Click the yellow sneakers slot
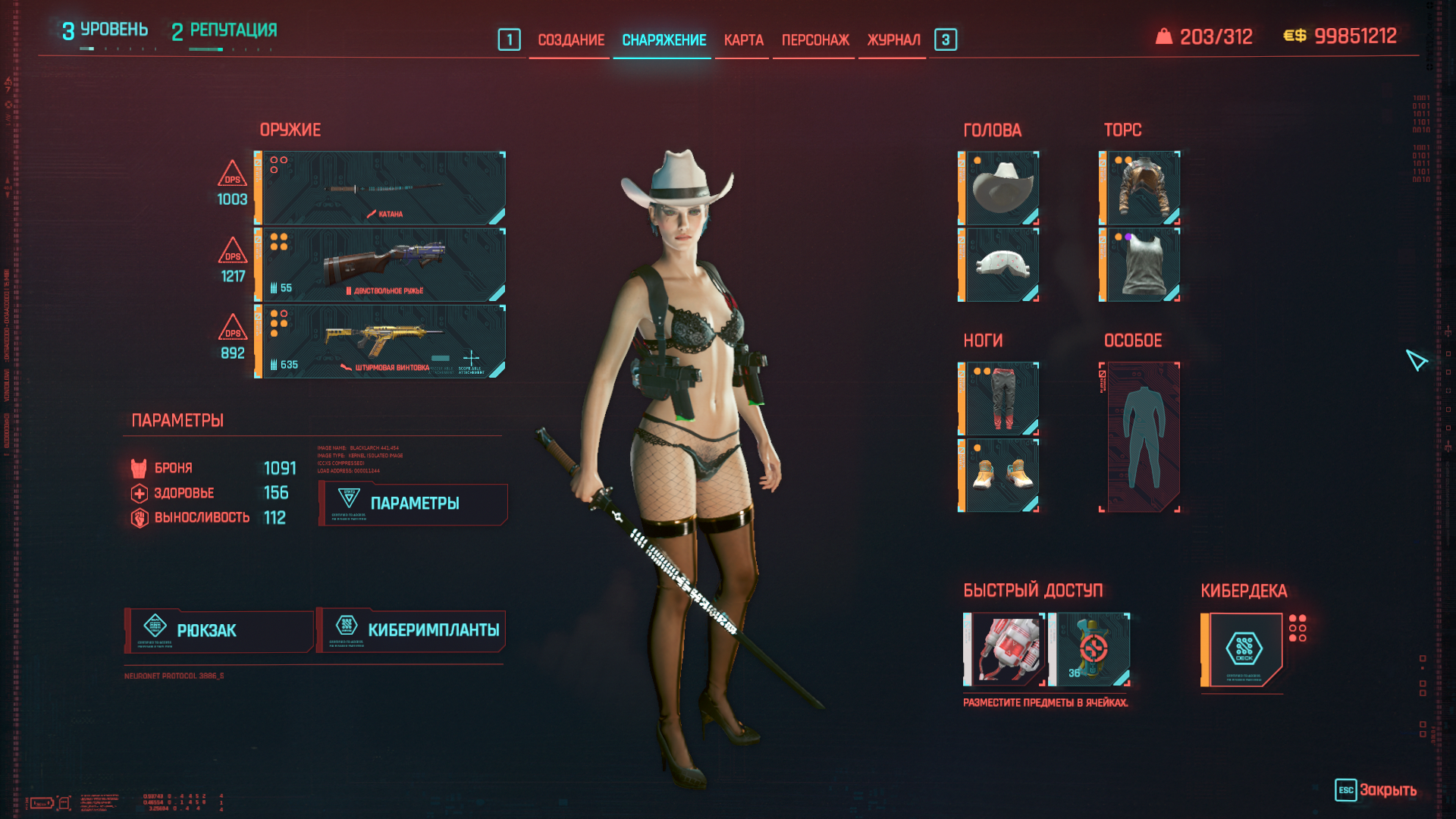The height and width of the screenshot is (819, 1456). [999, 475]
